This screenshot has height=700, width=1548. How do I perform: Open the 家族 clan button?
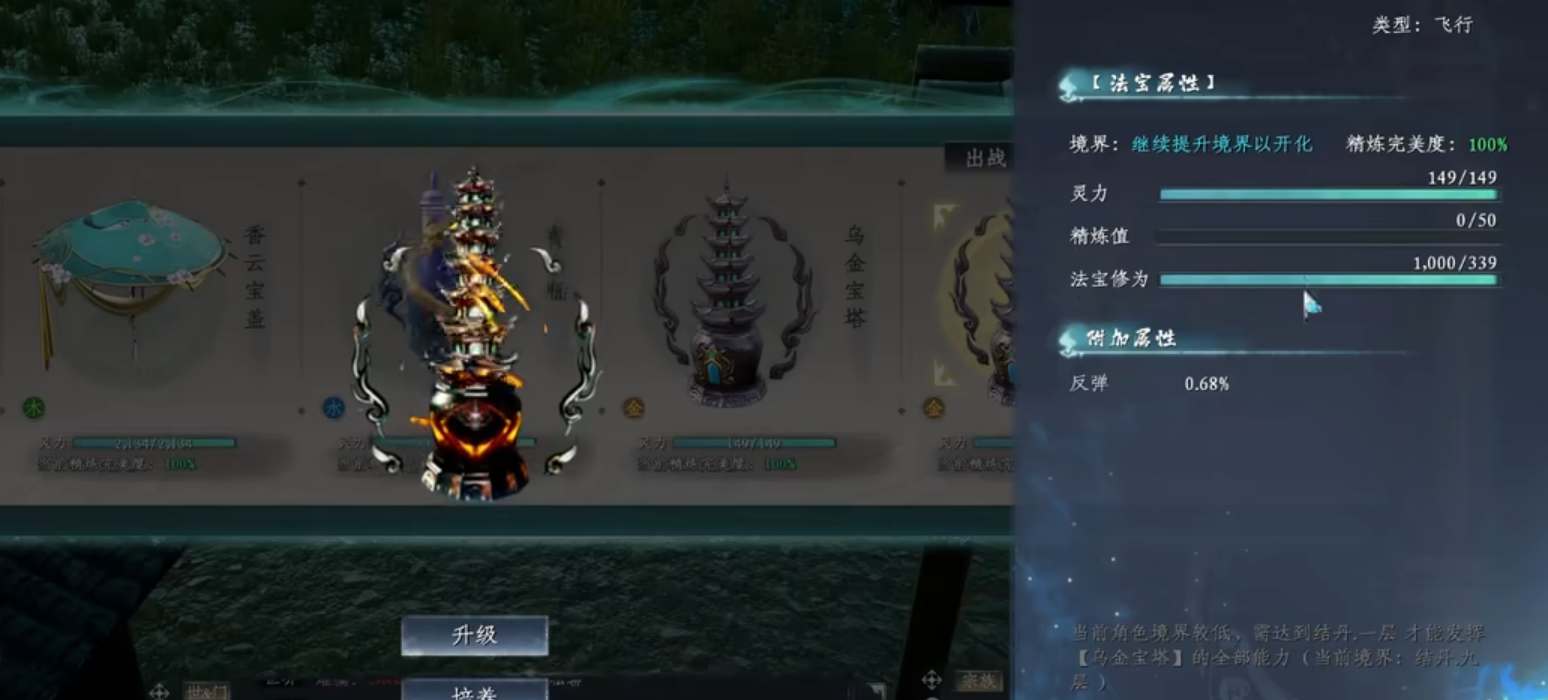click(977, 682)
